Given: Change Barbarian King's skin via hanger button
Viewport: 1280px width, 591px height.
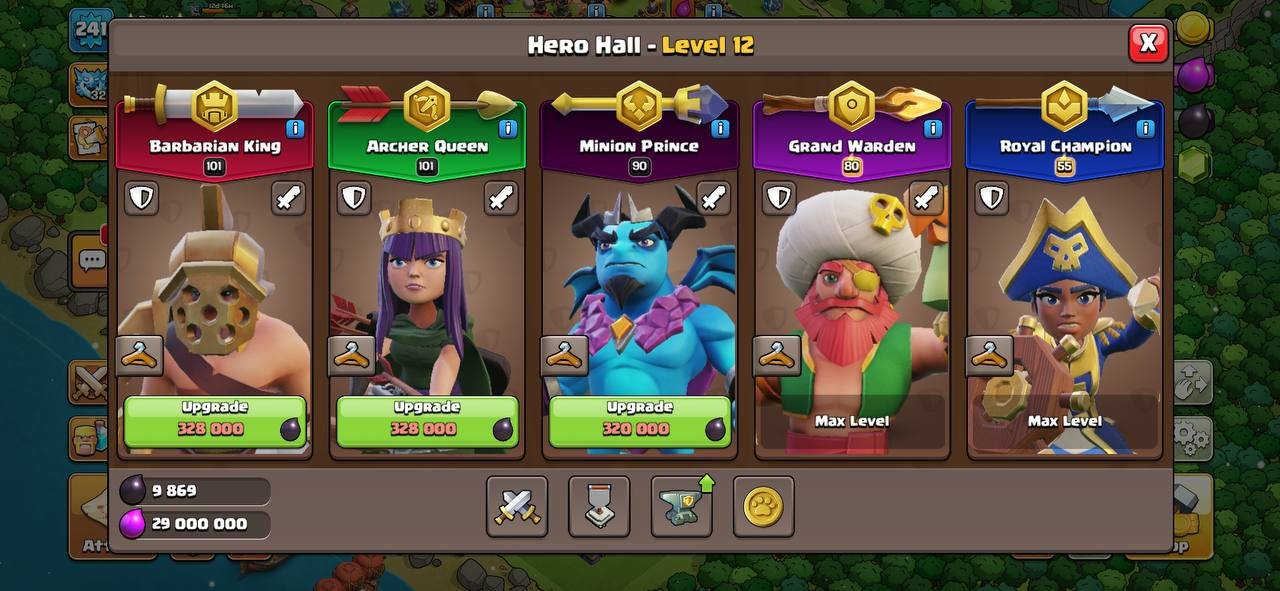Looking at the screenshot, I should [x=139, y=355].
